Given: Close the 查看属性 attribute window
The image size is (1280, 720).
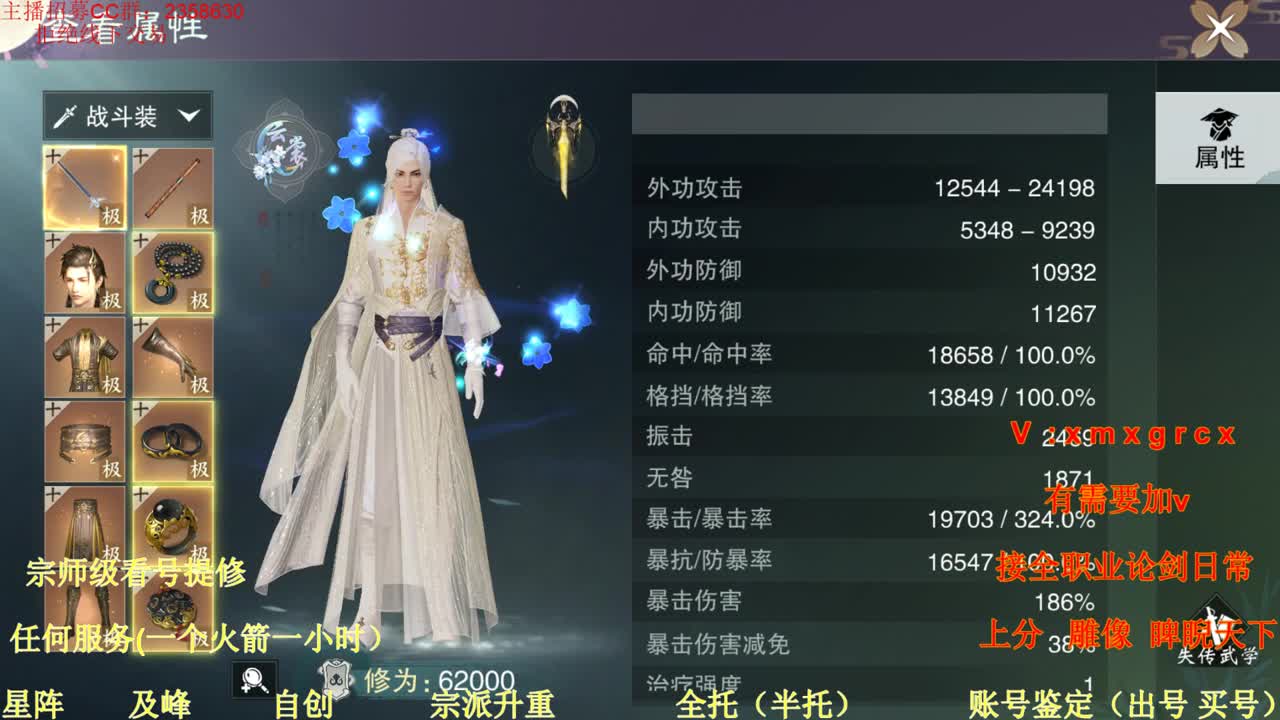Looking at the screenshot, I should point(1218,28).
